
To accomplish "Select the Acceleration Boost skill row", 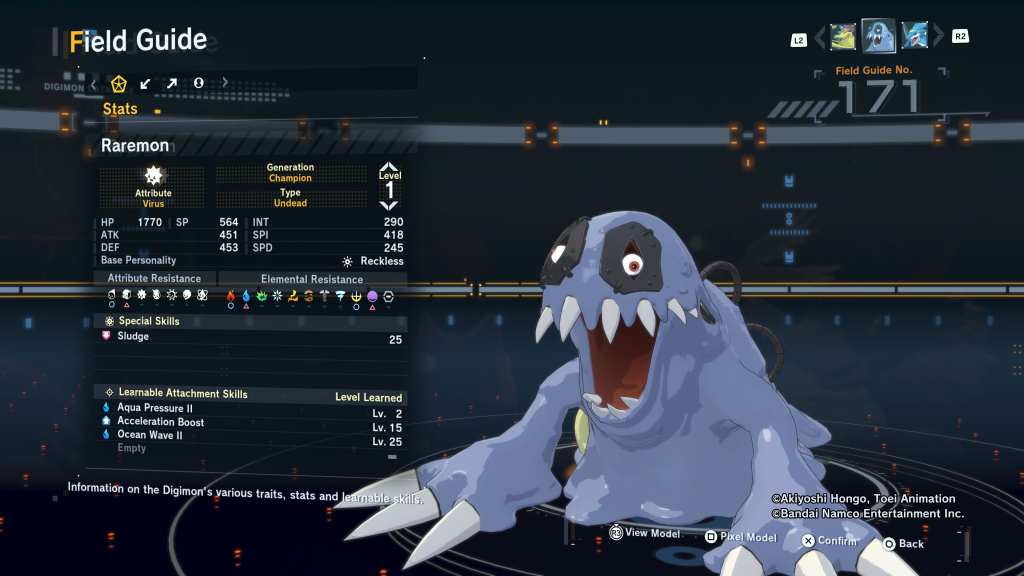I will (x=250, y=422).
